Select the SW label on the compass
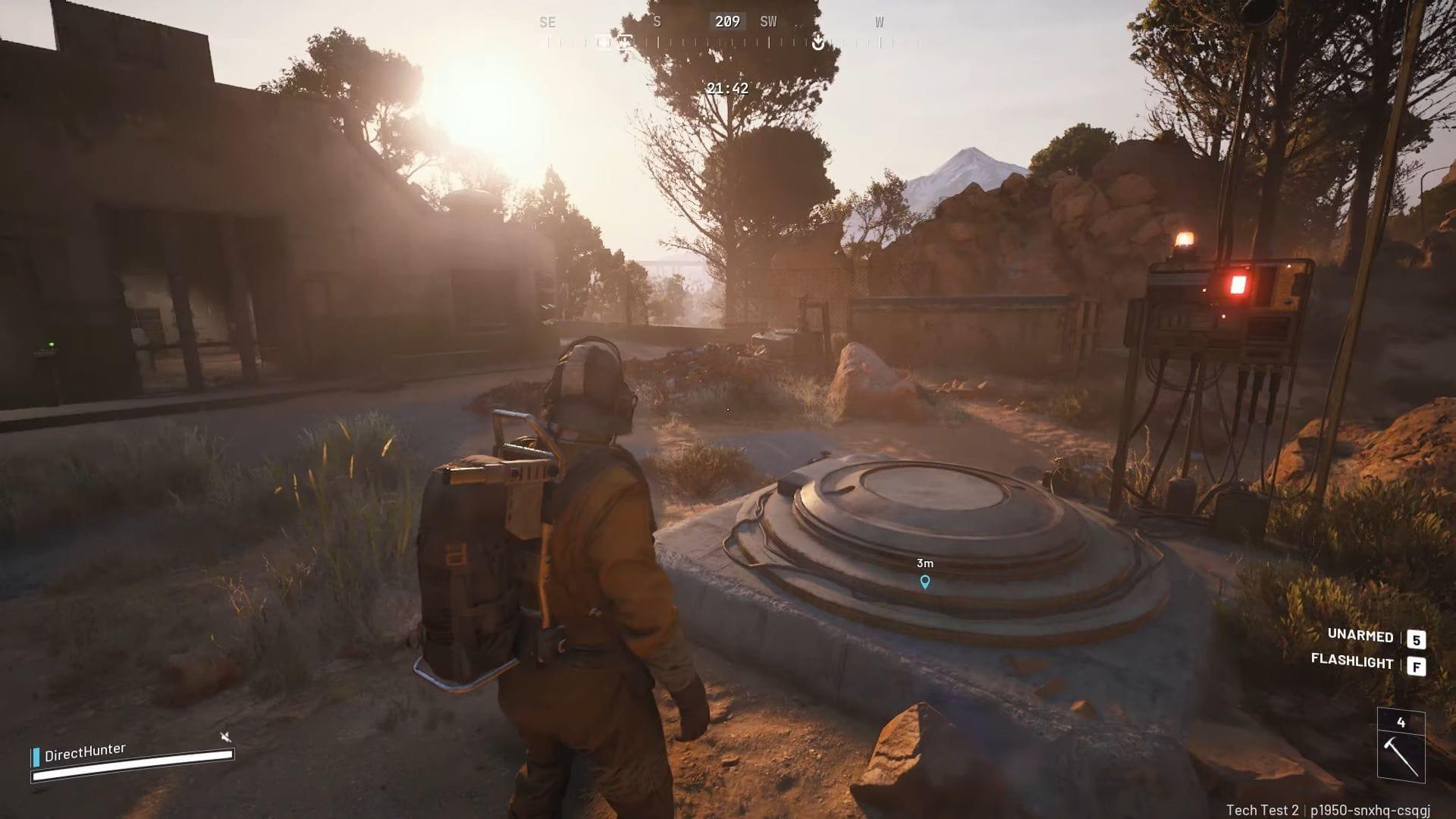 click(x=767, y=21)
